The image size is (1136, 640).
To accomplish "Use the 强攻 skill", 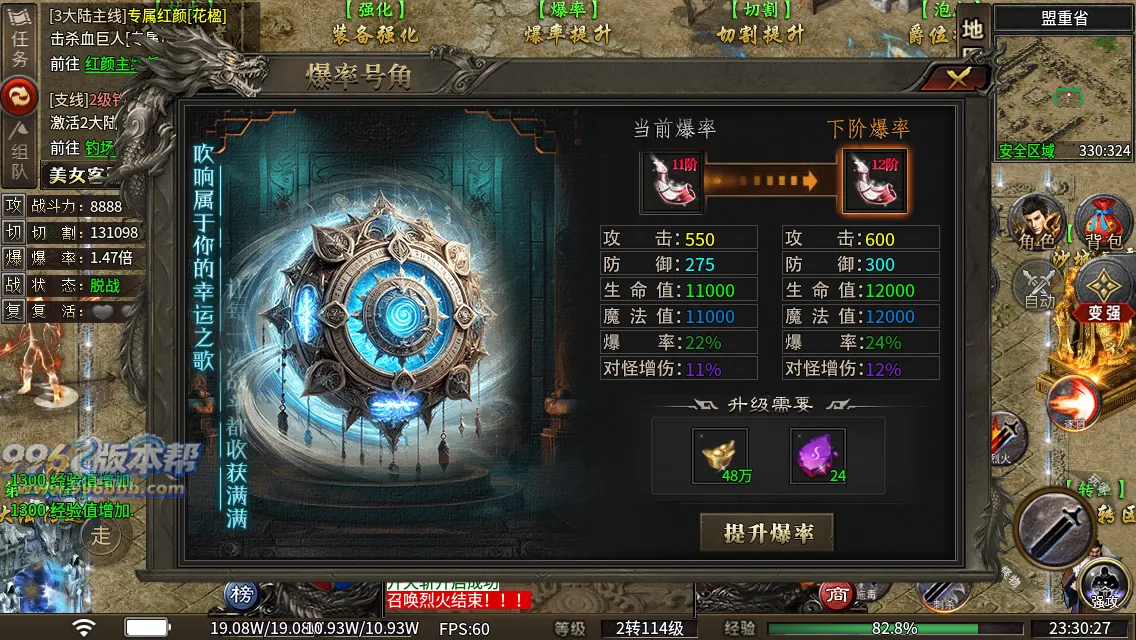I will point(1105,585).
